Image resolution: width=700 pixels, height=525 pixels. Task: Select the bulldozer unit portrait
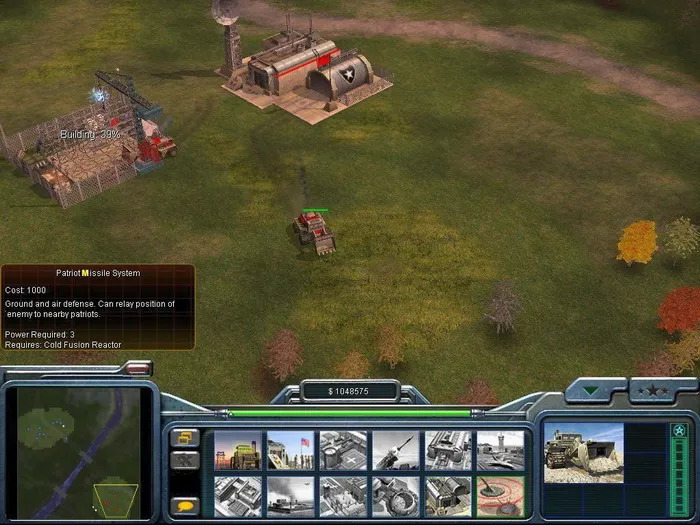[x=584, y=452]
